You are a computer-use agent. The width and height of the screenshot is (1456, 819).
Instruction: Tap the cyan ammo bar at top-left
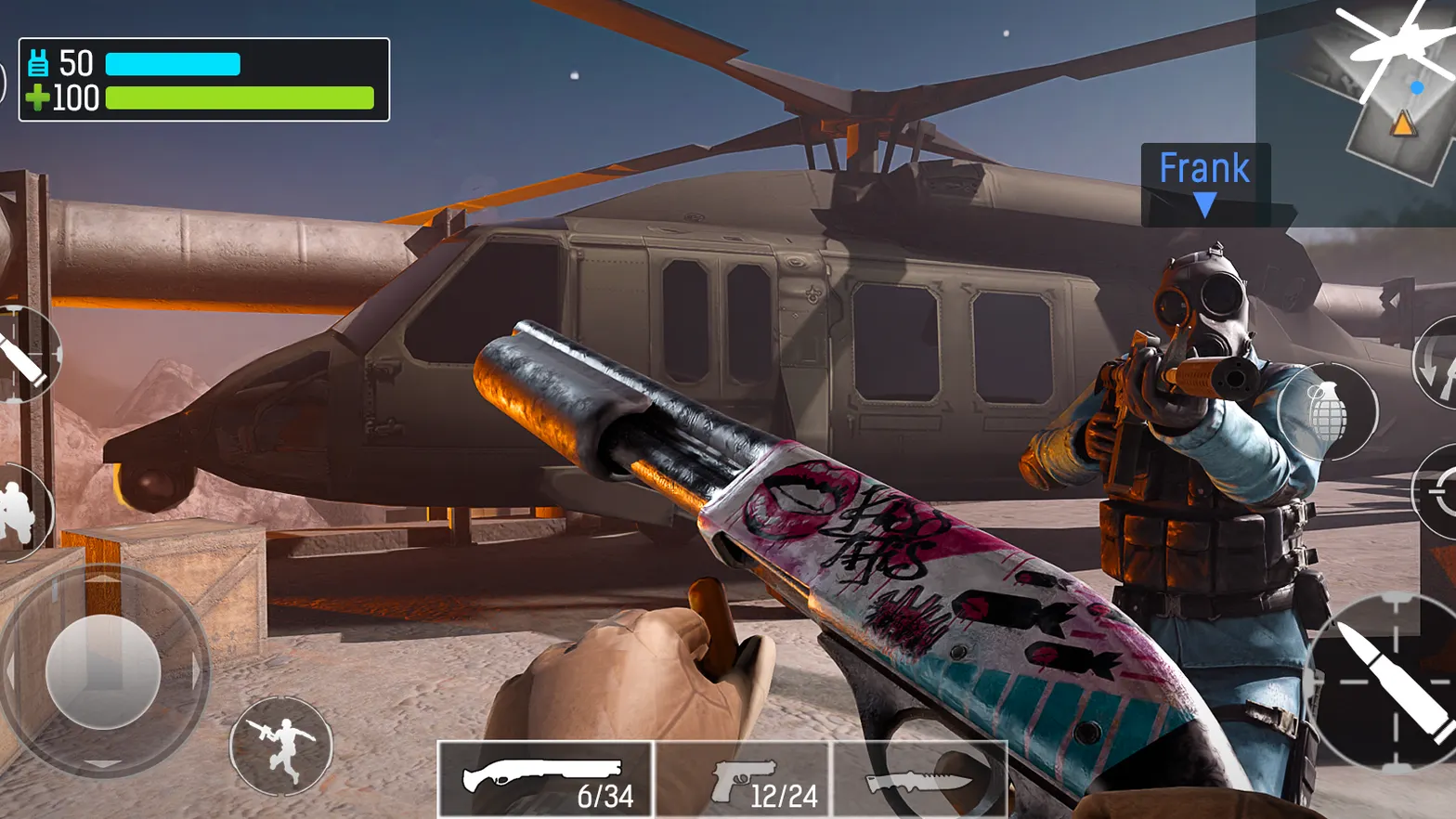(175, 63)
